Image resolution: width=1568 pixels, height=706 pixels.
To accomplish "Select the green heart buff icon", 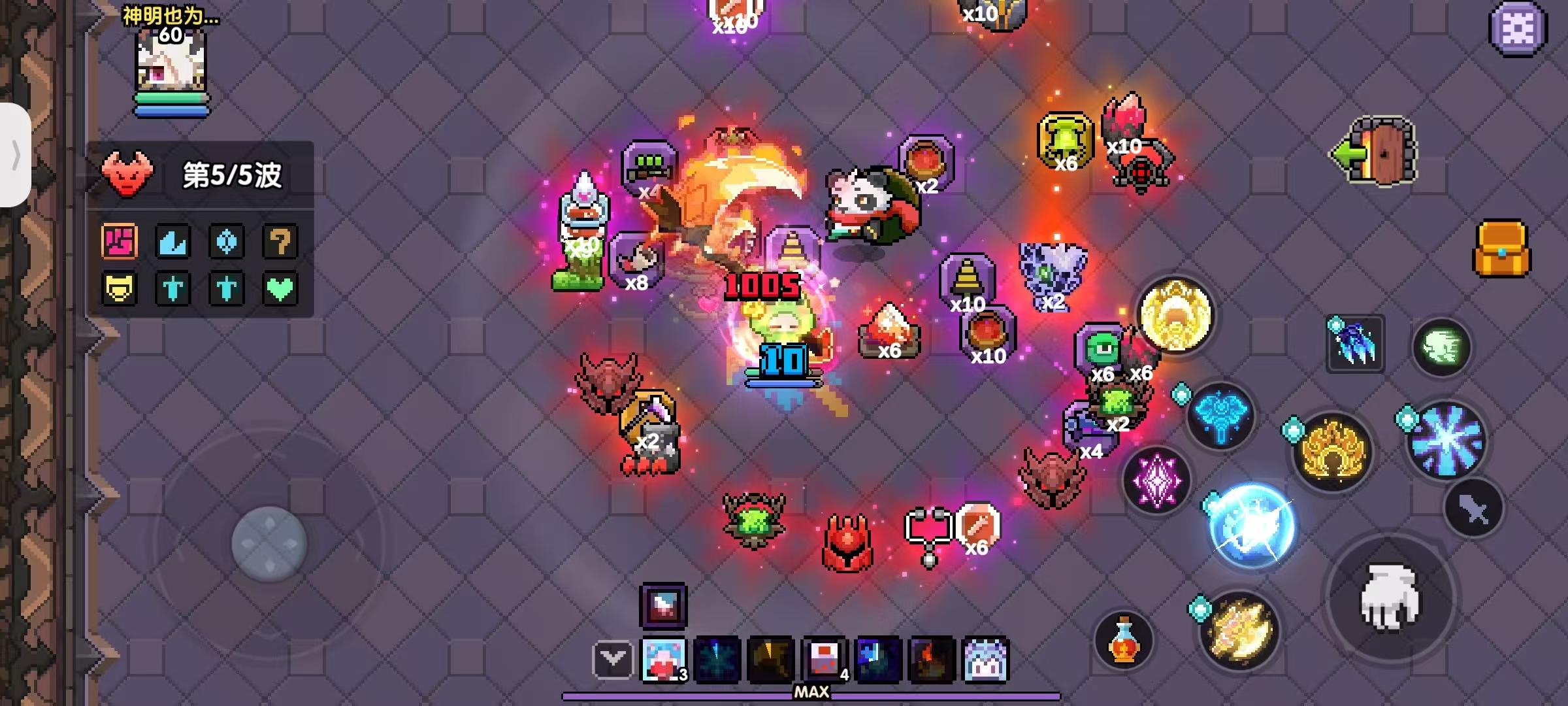I will 280,288.
